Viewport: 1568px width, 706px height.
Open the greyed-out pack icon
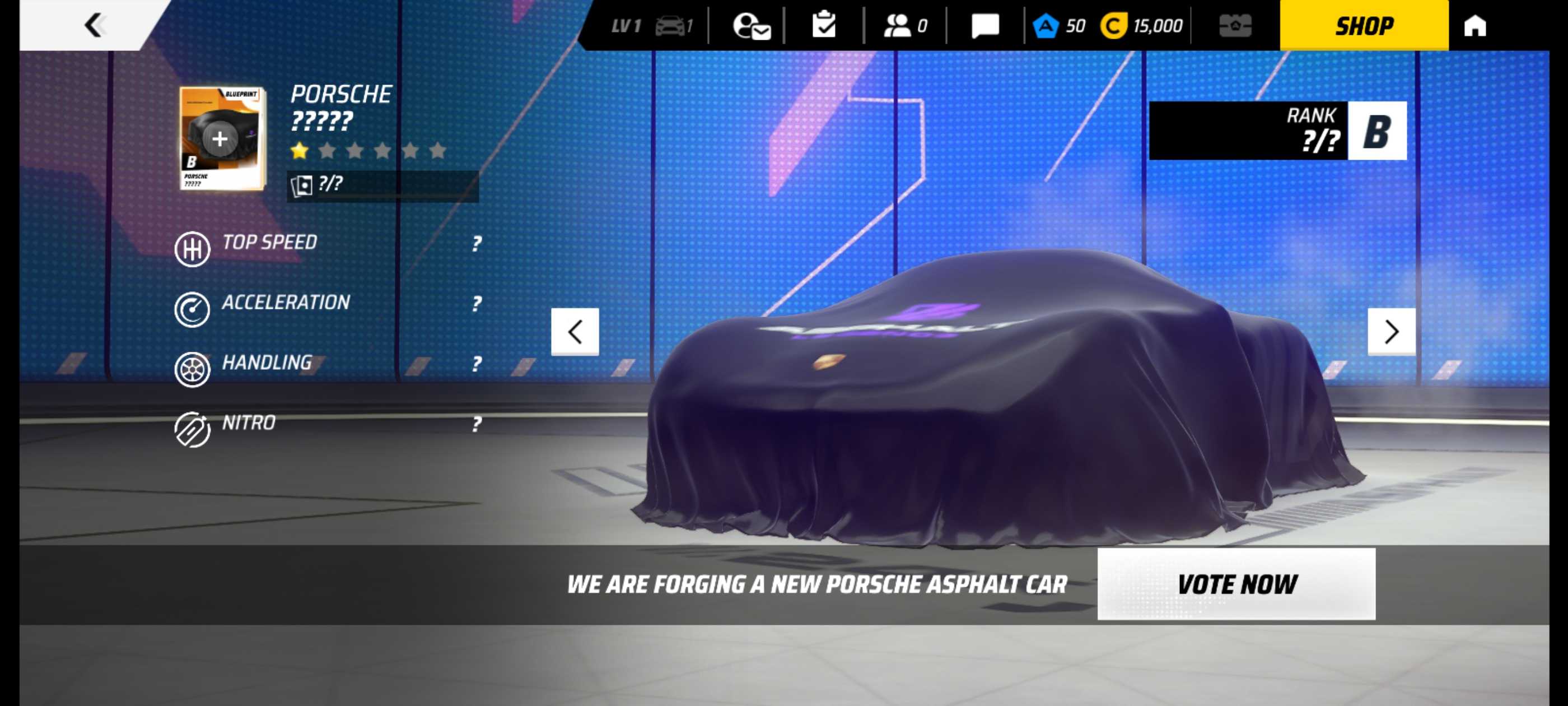(1235, 26)
